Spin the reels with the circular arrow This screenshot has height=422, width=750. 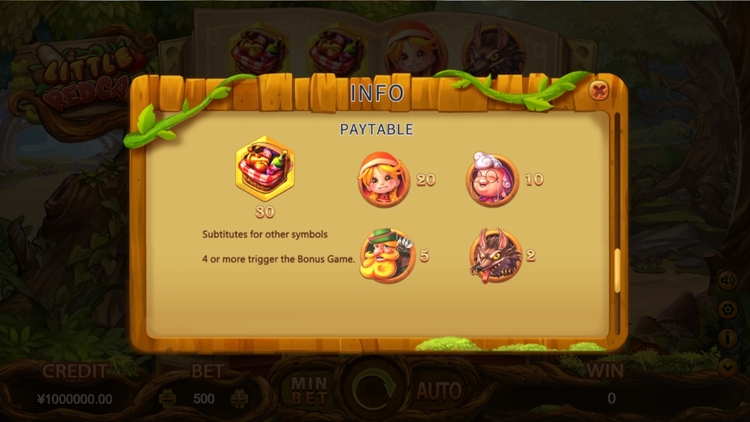click(x=373, y=389)
